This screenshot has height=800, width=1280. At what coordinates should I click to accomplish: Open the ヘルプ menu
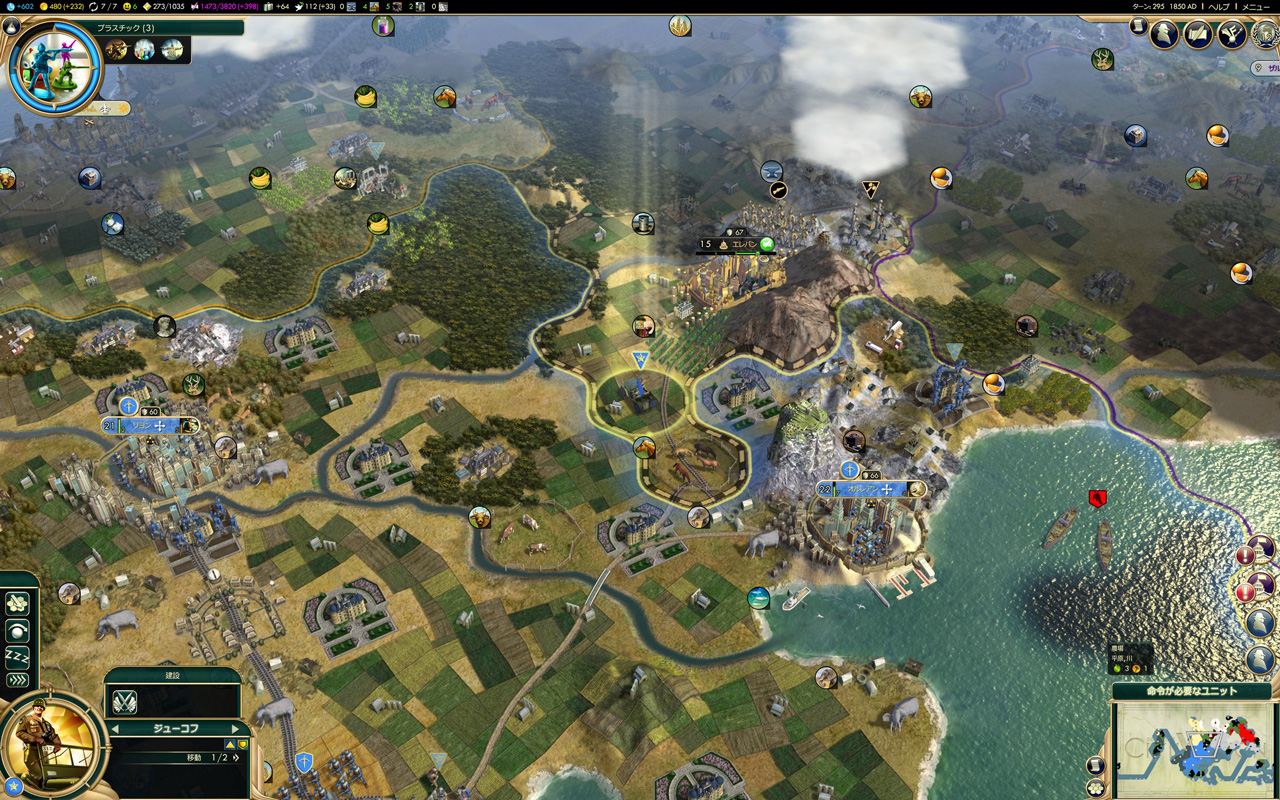[1219, 7]
